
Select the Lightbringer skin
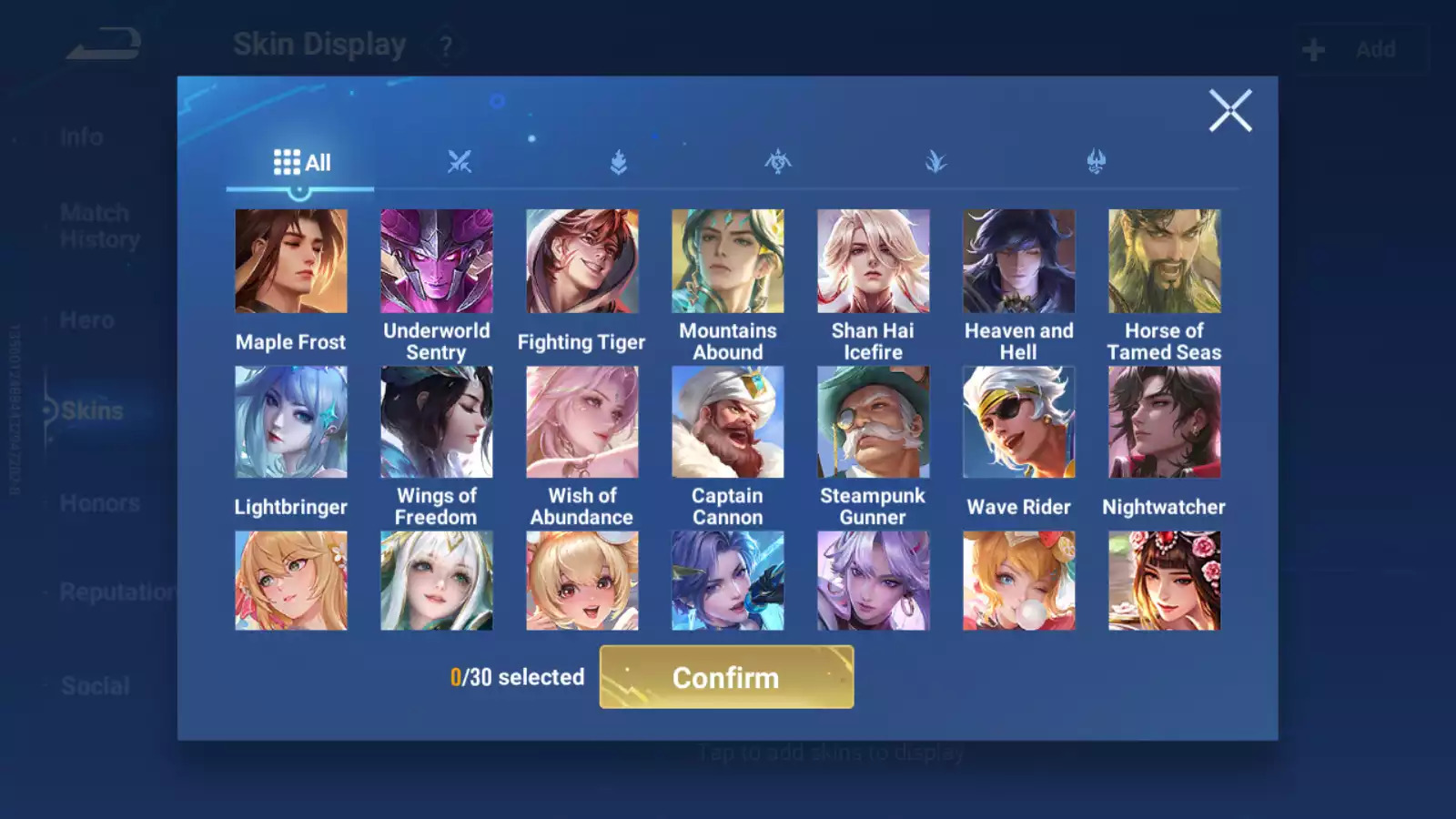tap(291, 422)
